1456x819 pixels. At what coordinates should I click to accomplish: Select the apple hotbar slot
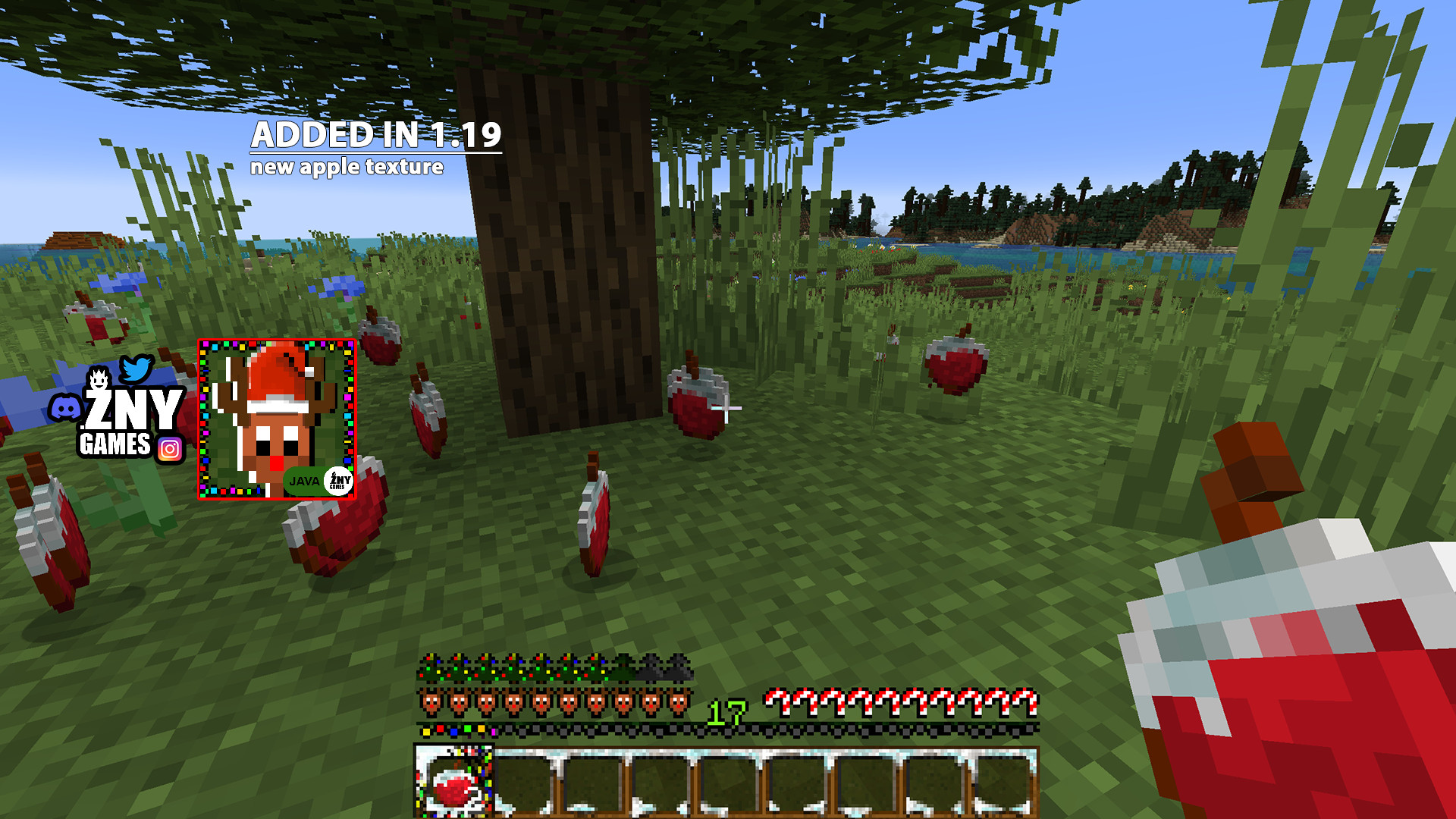[x=453, y=783]
